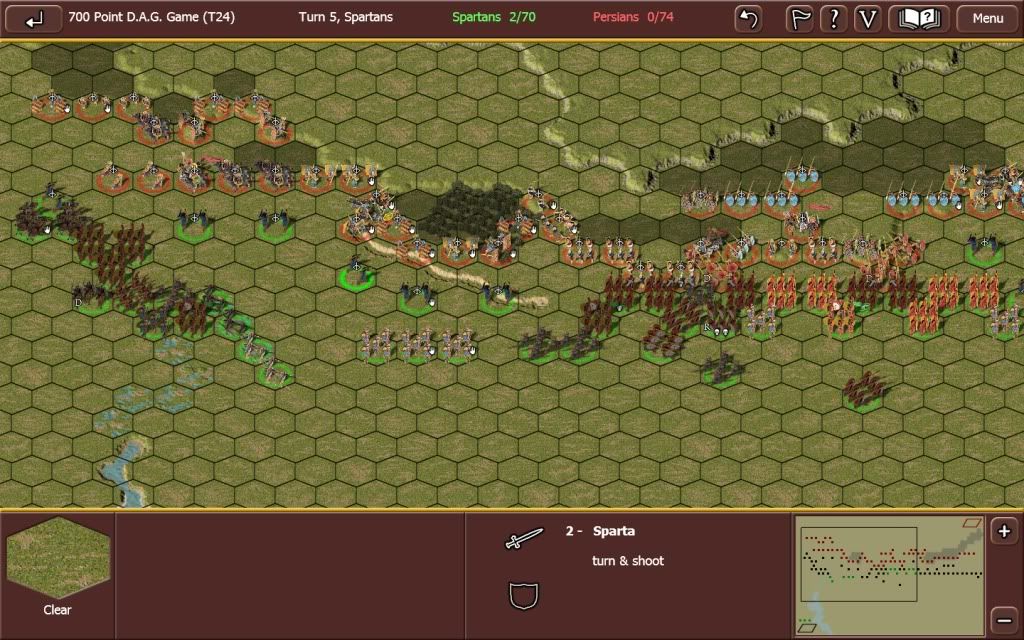The width and height of the screenshot is (1024, 640).
Task: Click the flag button in top bar
Action: pos(800,18)
